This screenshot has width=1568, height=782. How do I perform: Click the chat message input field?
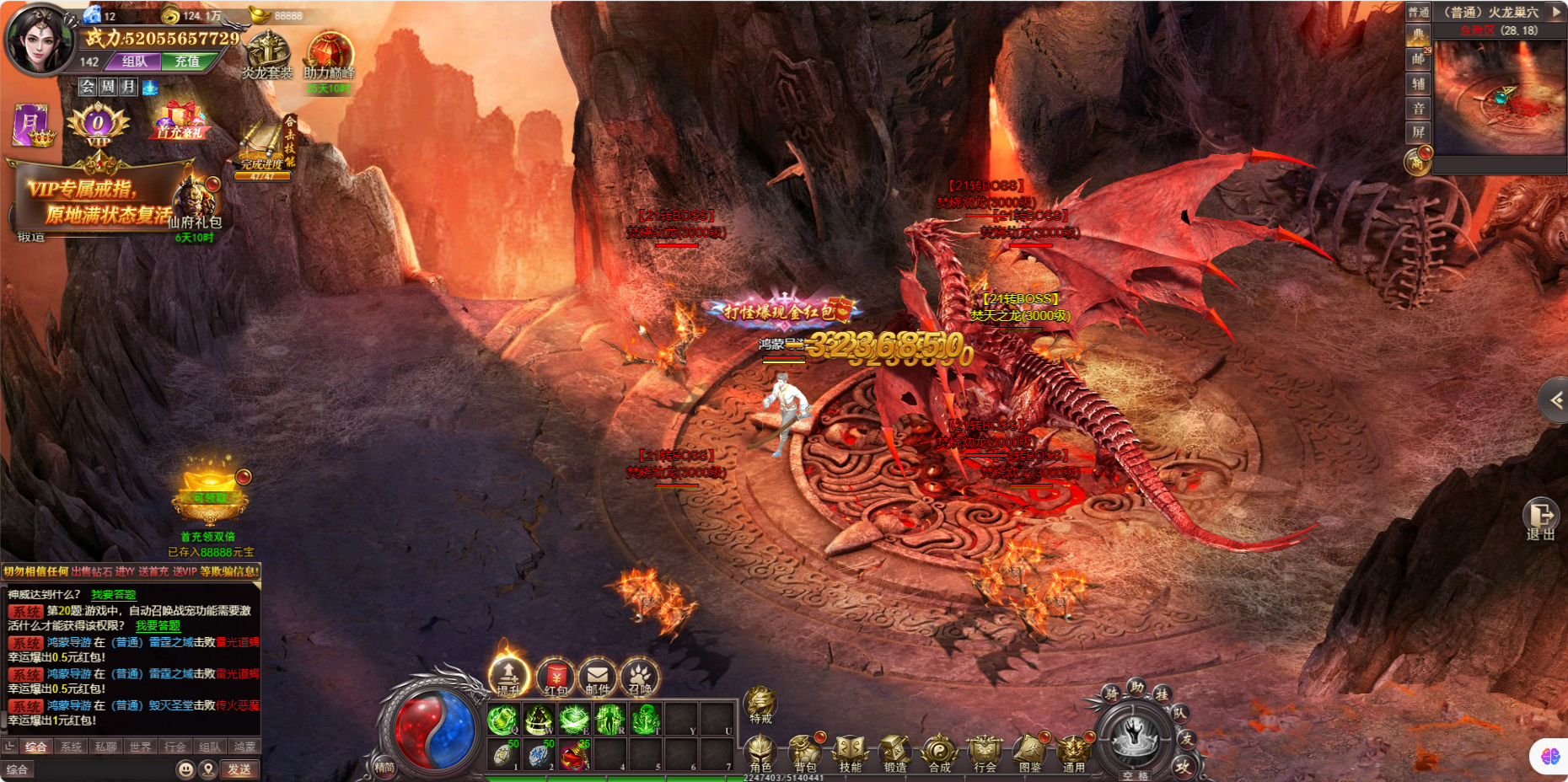[101, 769]
